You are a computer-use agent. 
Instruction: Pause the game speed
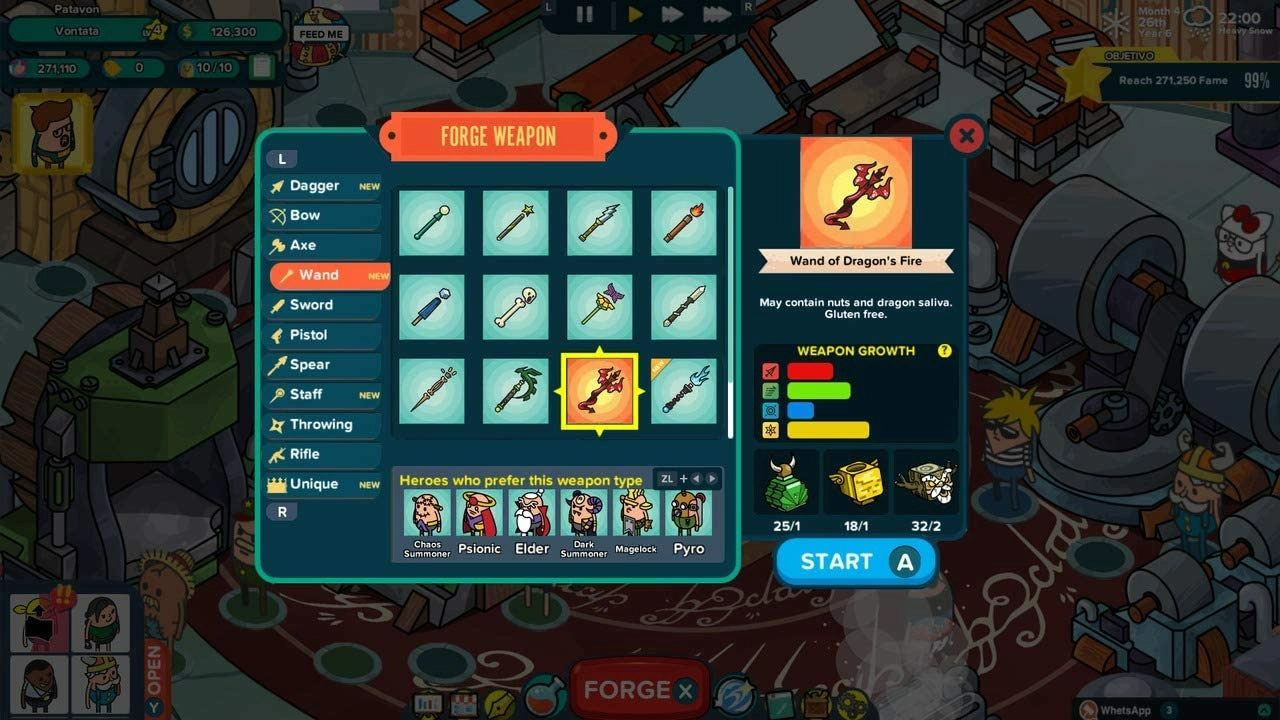point(585,14)
